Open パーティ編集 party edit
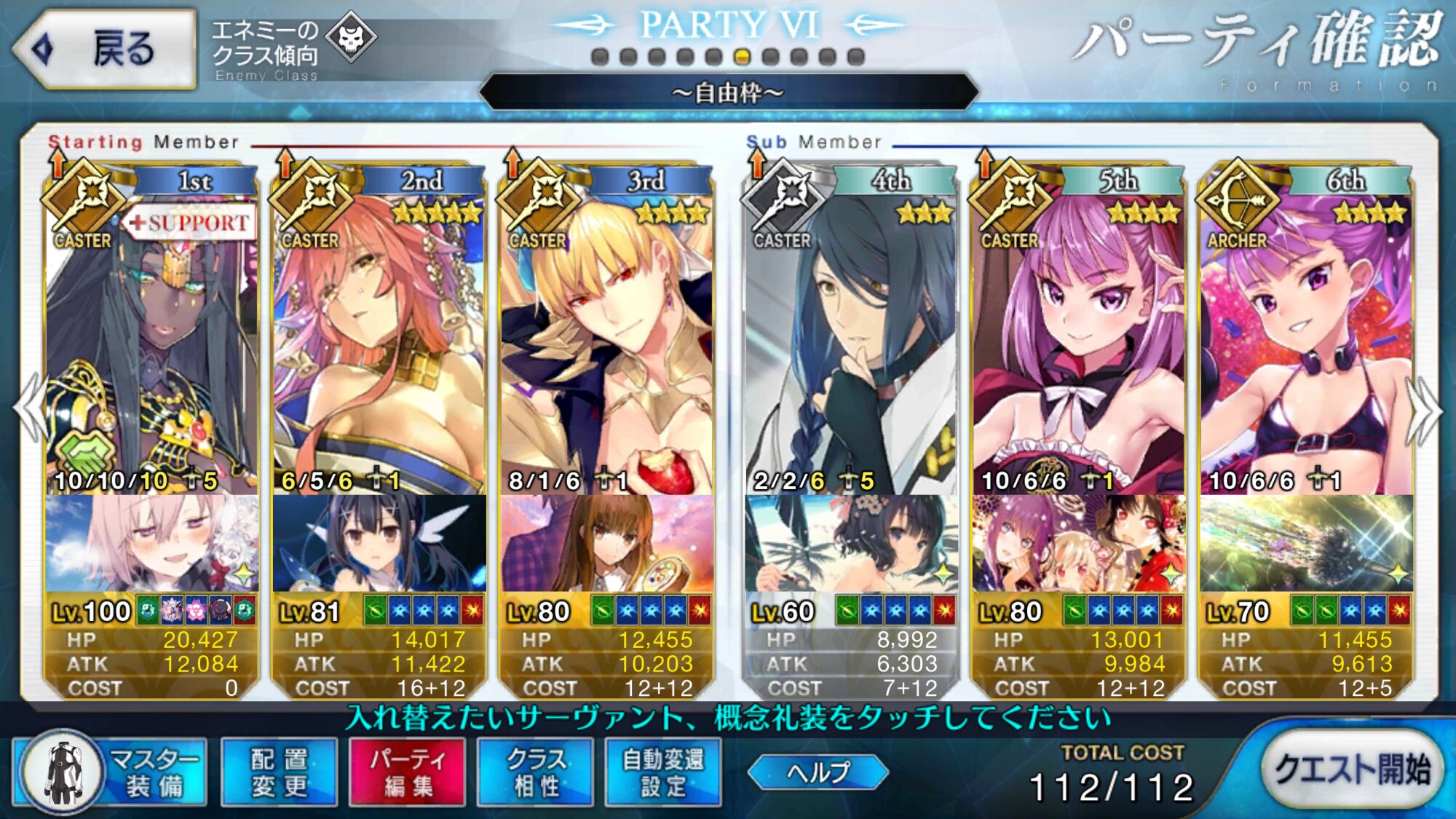The image size is (1456, 819). [x=407, y=773]
